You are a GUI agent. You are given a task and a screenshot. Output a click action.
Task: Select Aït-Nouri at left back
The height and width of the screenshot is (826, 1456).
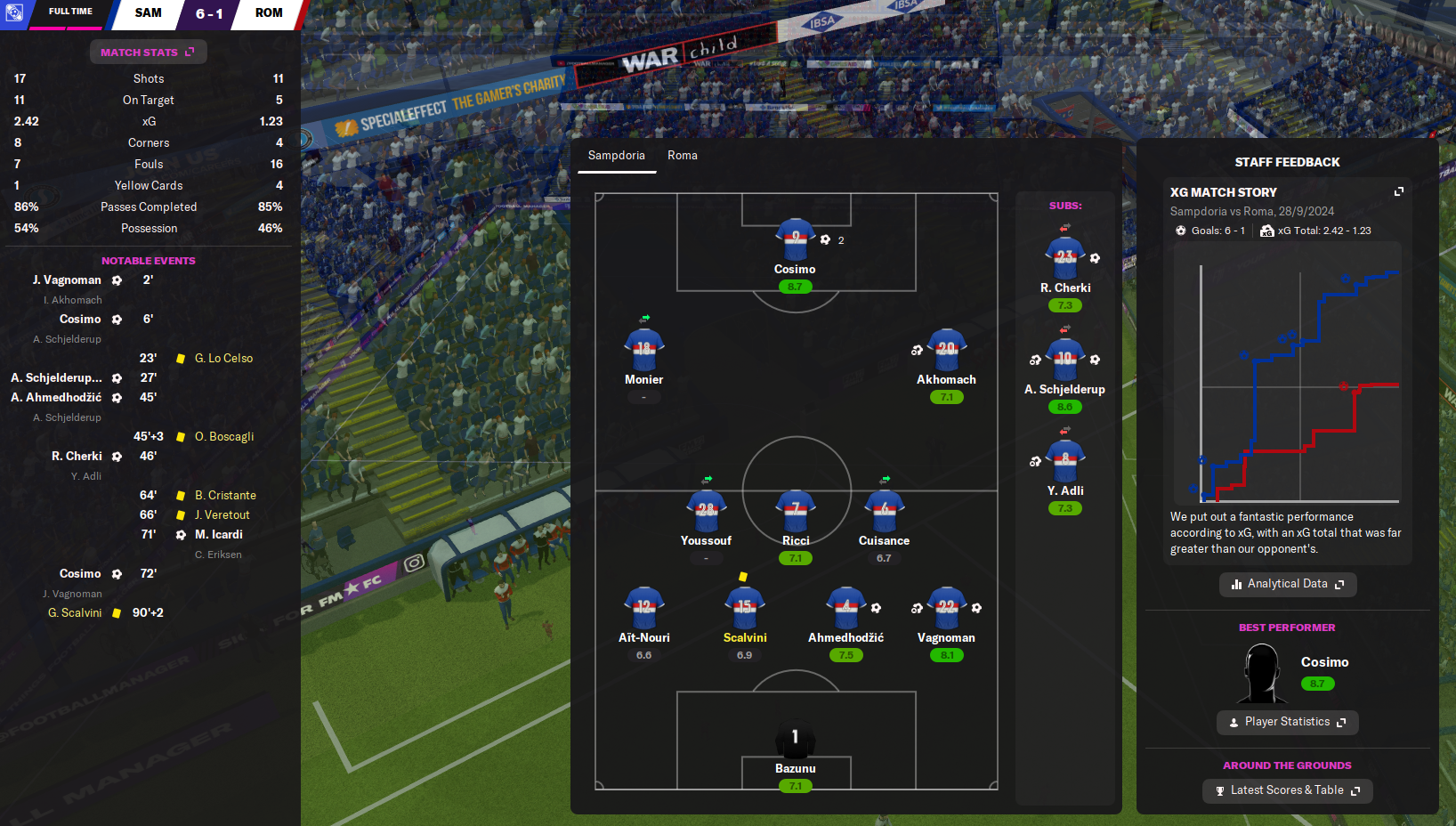coord(643,608)
